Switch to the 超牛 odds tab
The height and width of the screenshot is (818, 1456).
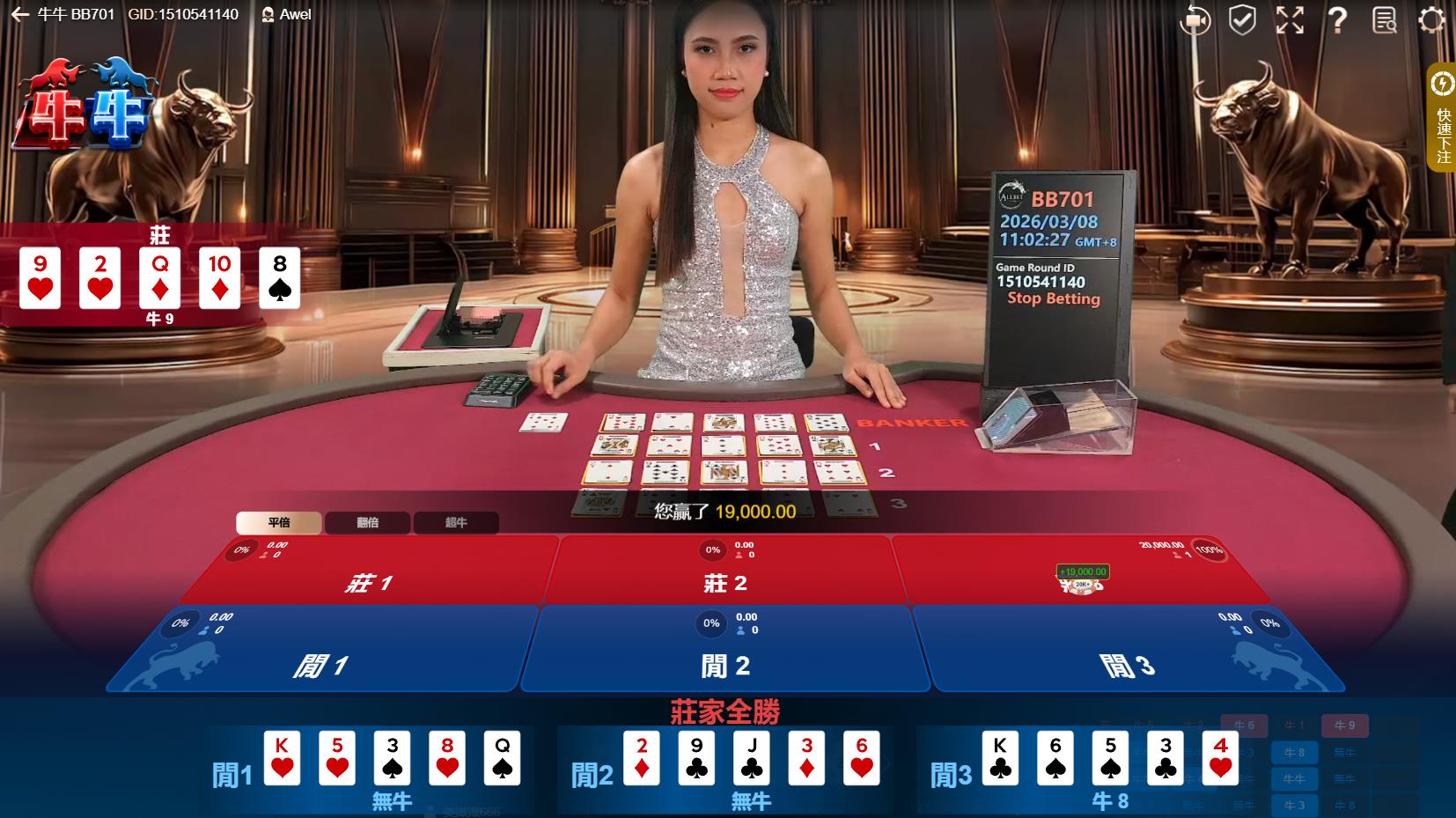tap(456, 522)
